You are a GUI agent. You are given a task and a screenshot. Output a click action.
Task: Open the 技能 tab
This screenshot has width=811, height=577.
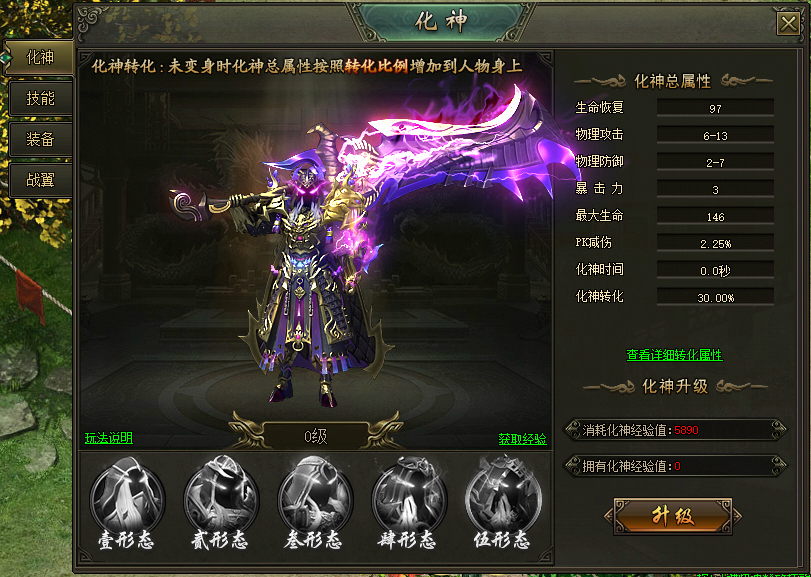point(40,98)
